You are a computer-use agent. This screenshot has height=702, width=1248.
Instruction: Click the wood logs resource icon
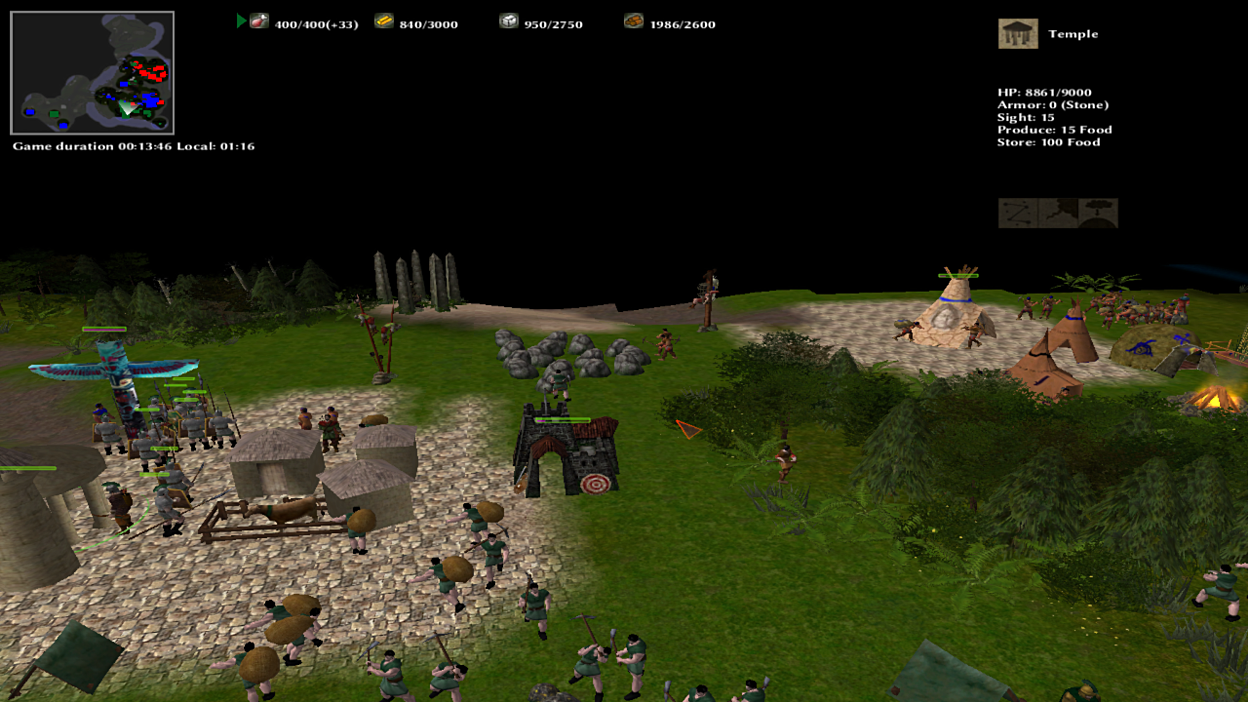[633, 21]
